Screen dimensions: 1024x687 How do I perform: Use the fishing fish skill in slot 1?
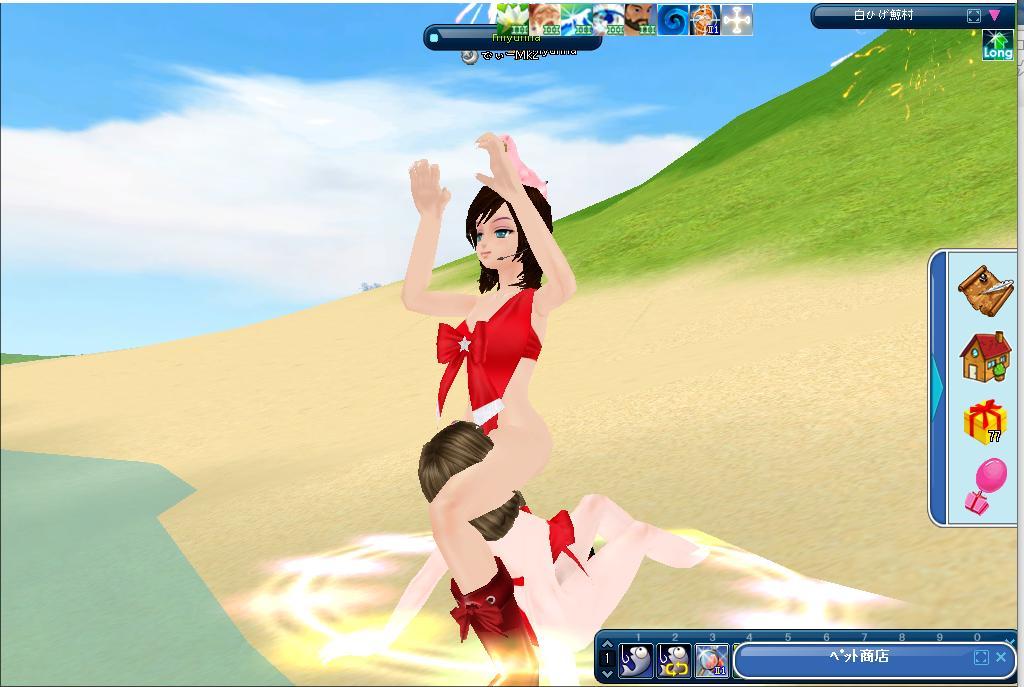636,660
